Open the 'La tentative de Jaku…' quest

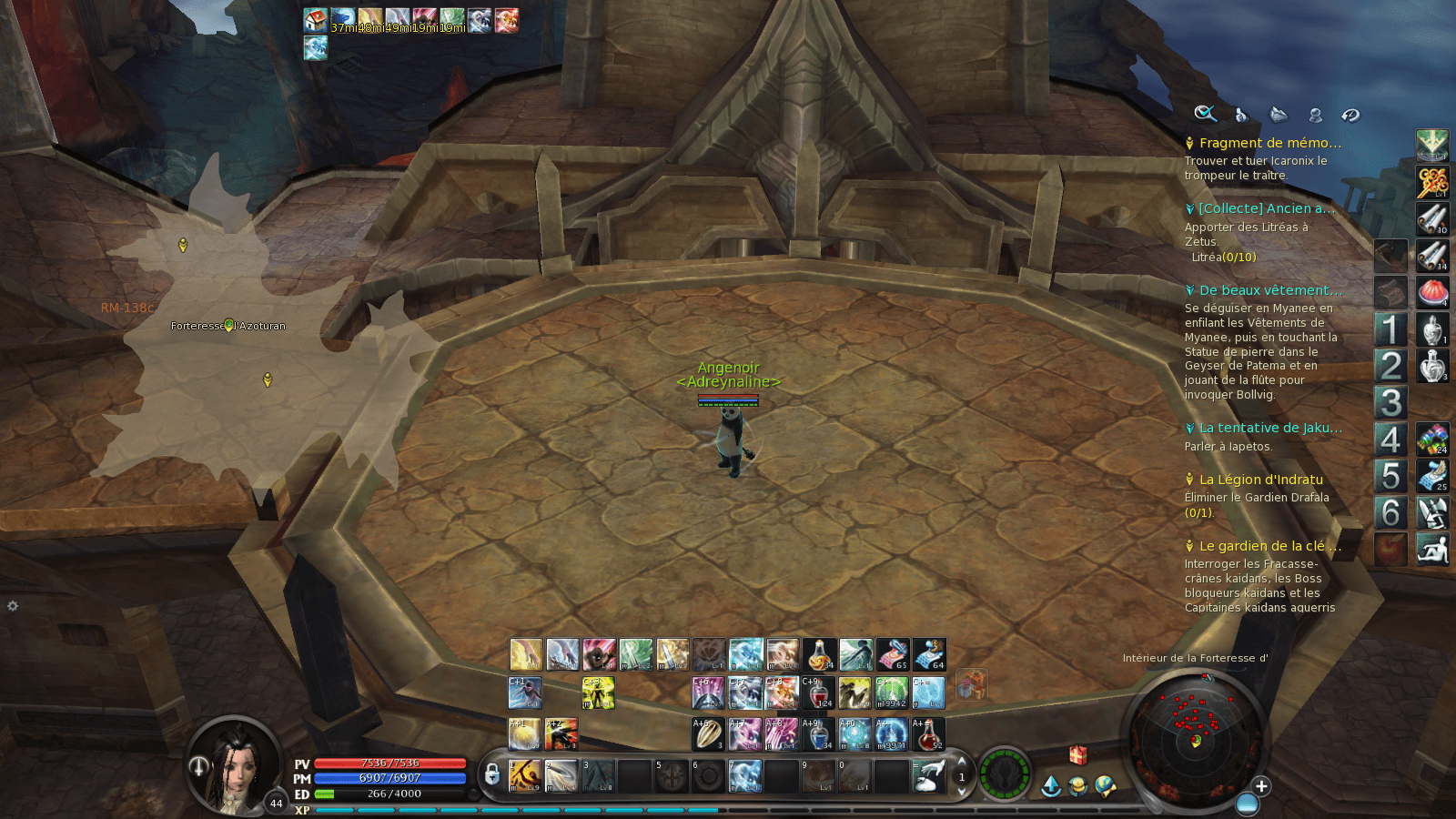(1269, 428)
